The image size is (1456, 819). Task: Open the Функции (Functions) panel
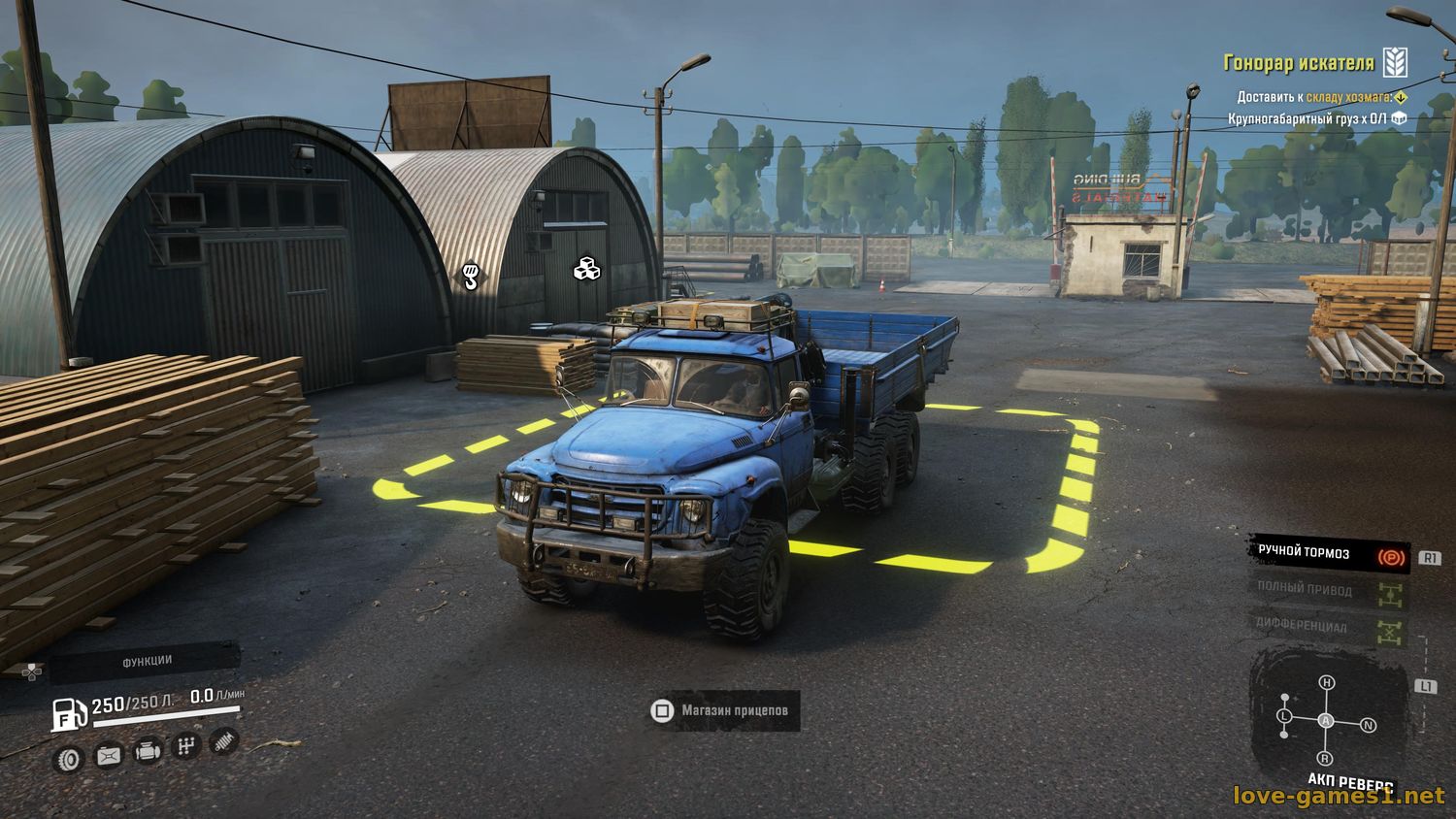(x=146, y=661)
